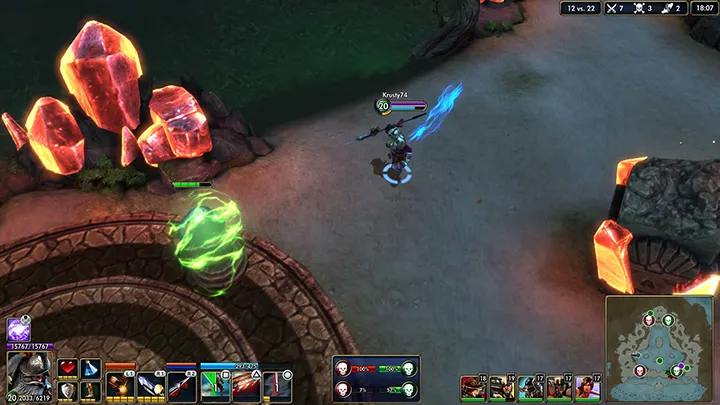Select the brown boots item slot
The image size is (720, 405).
(x=91, y=390)
